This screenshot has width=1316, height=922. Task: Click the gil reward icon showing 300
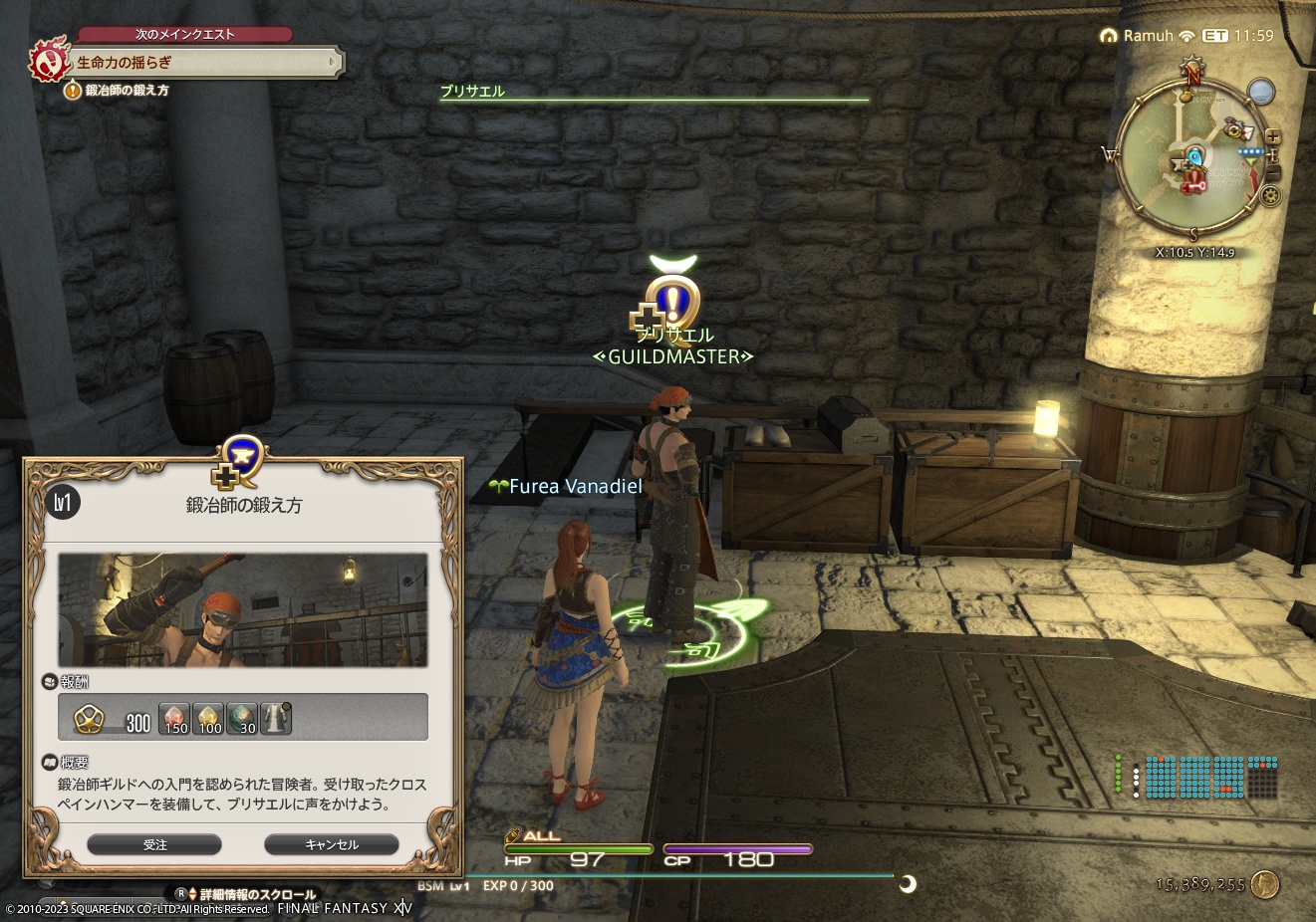(x=91, y=718)
